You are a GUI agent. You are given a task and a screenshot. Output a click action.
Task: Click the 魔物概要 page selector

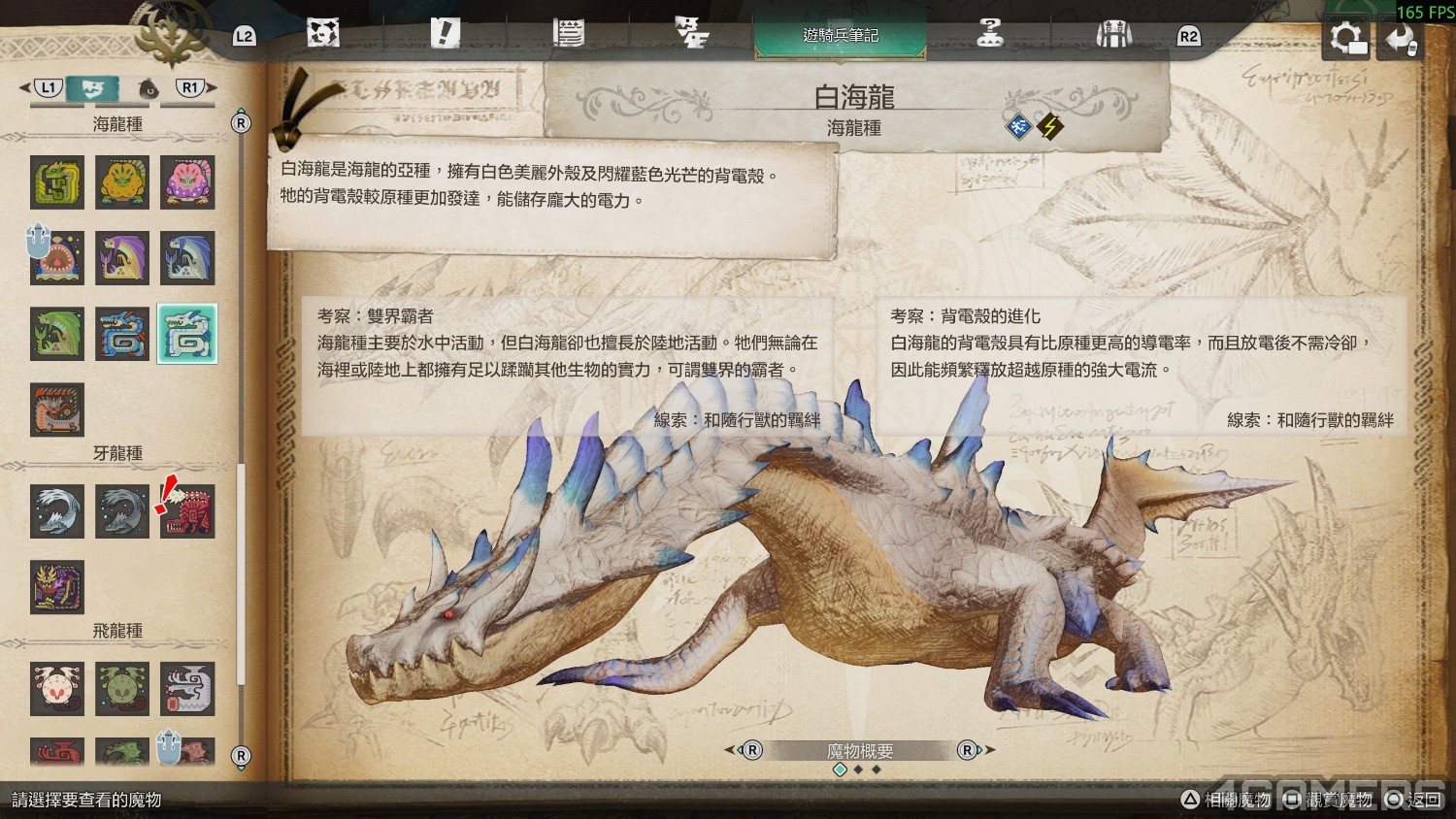click(859, 751)
